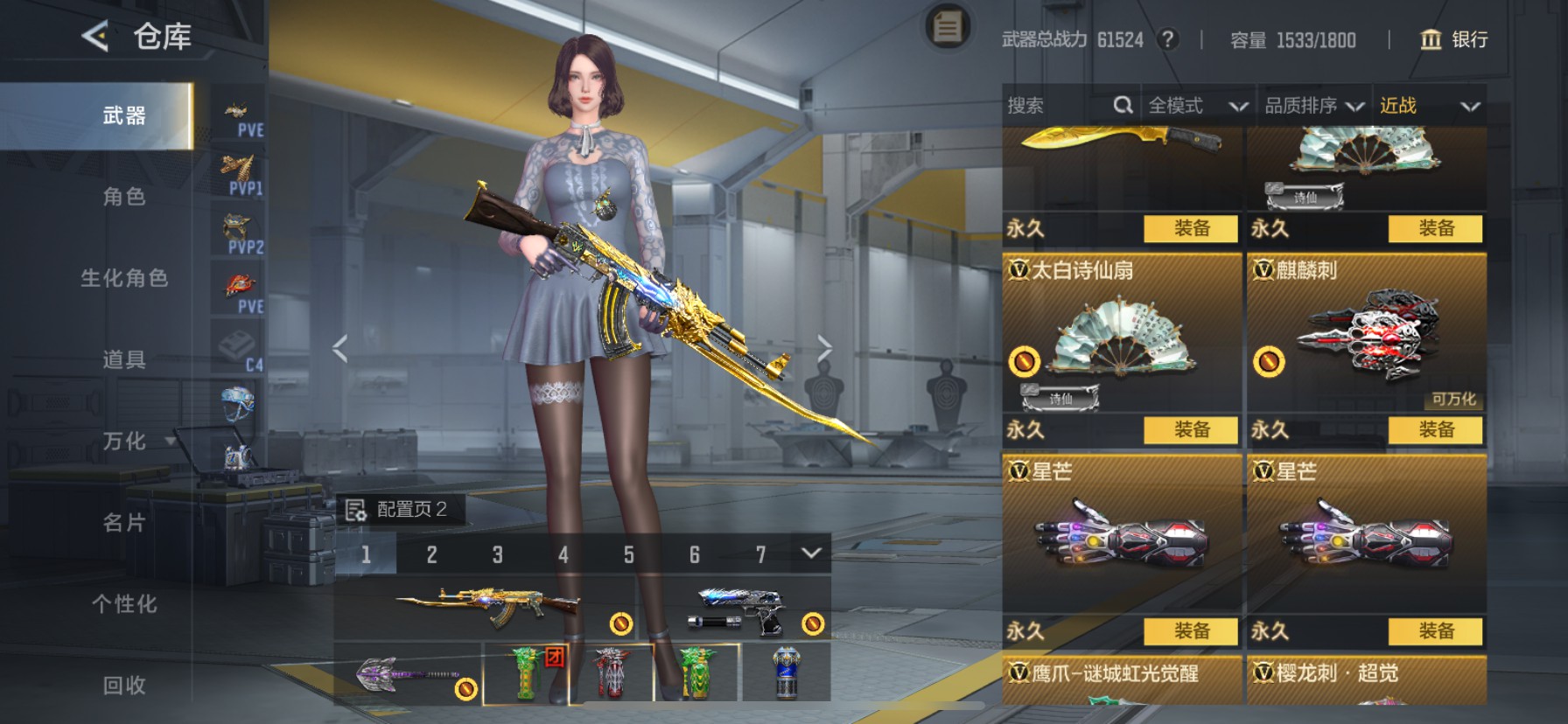Expand the loadout page number list

coord(811,553)
